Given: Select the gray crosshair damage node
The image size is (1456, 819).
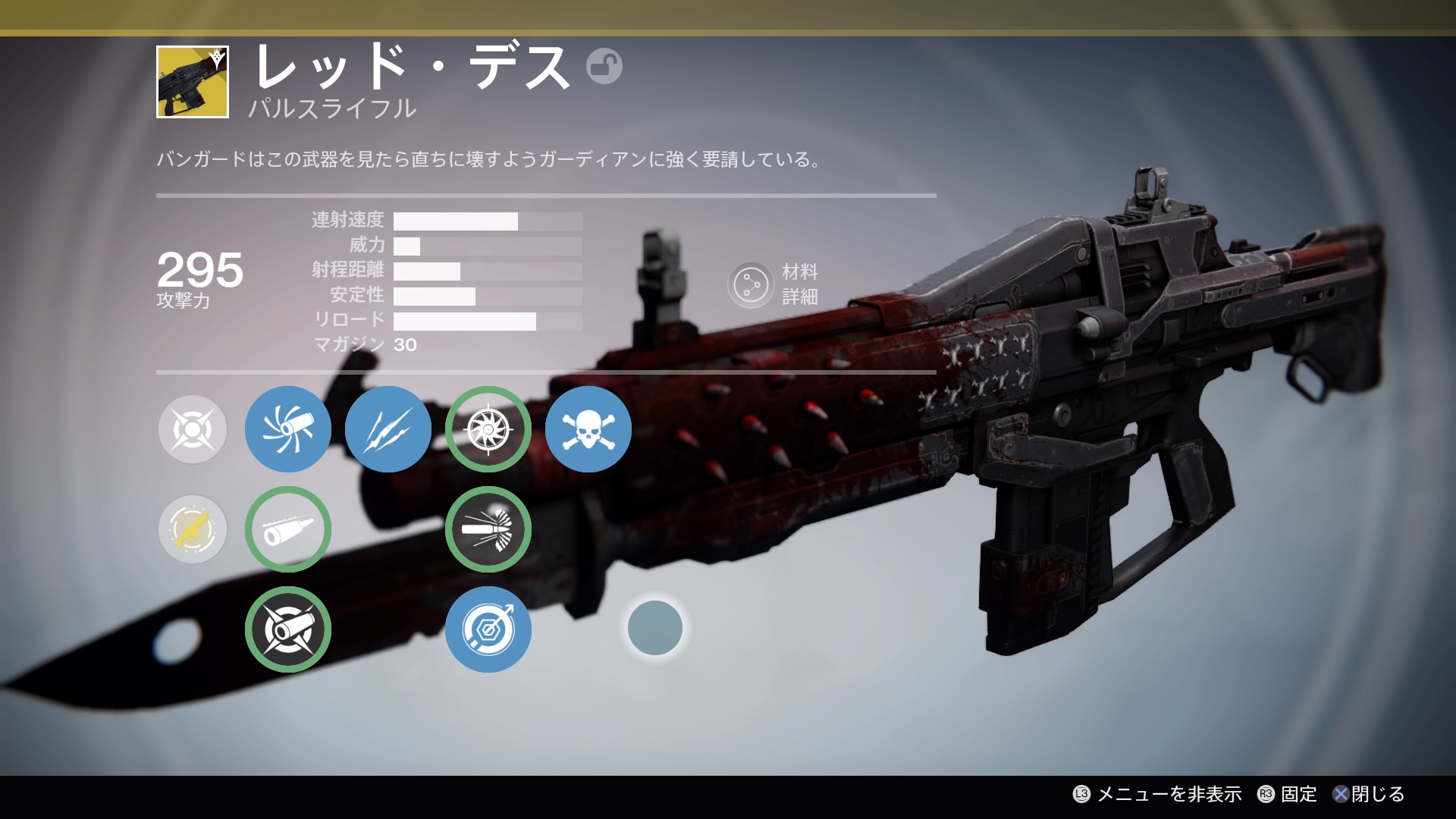Looking at the screenshot, I should click(x=193, y=429).
